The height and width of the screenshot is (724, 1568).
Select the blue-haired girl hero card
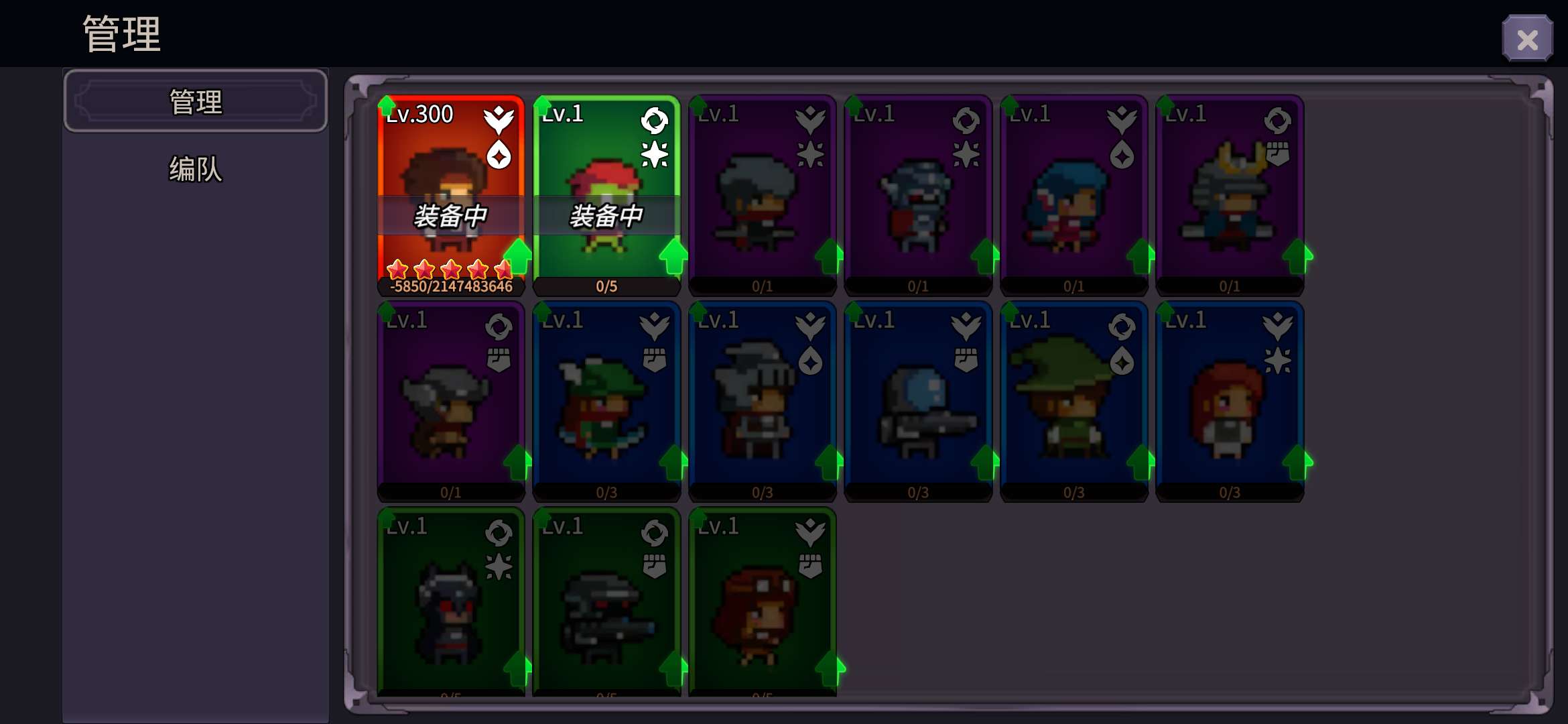point(1073,194)
